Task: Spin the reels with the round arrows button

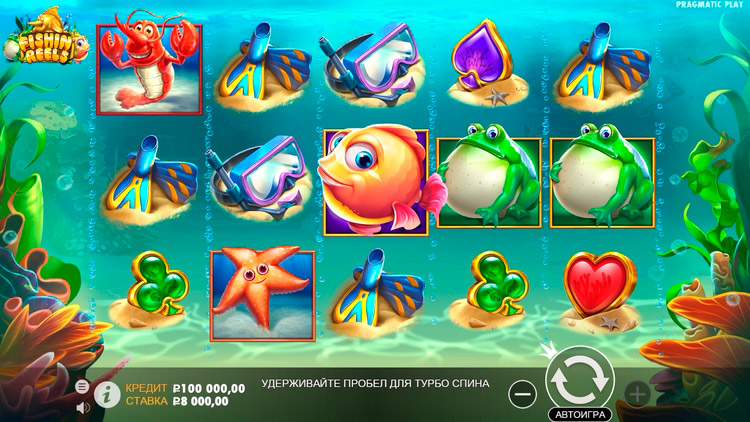Action: 578,379
